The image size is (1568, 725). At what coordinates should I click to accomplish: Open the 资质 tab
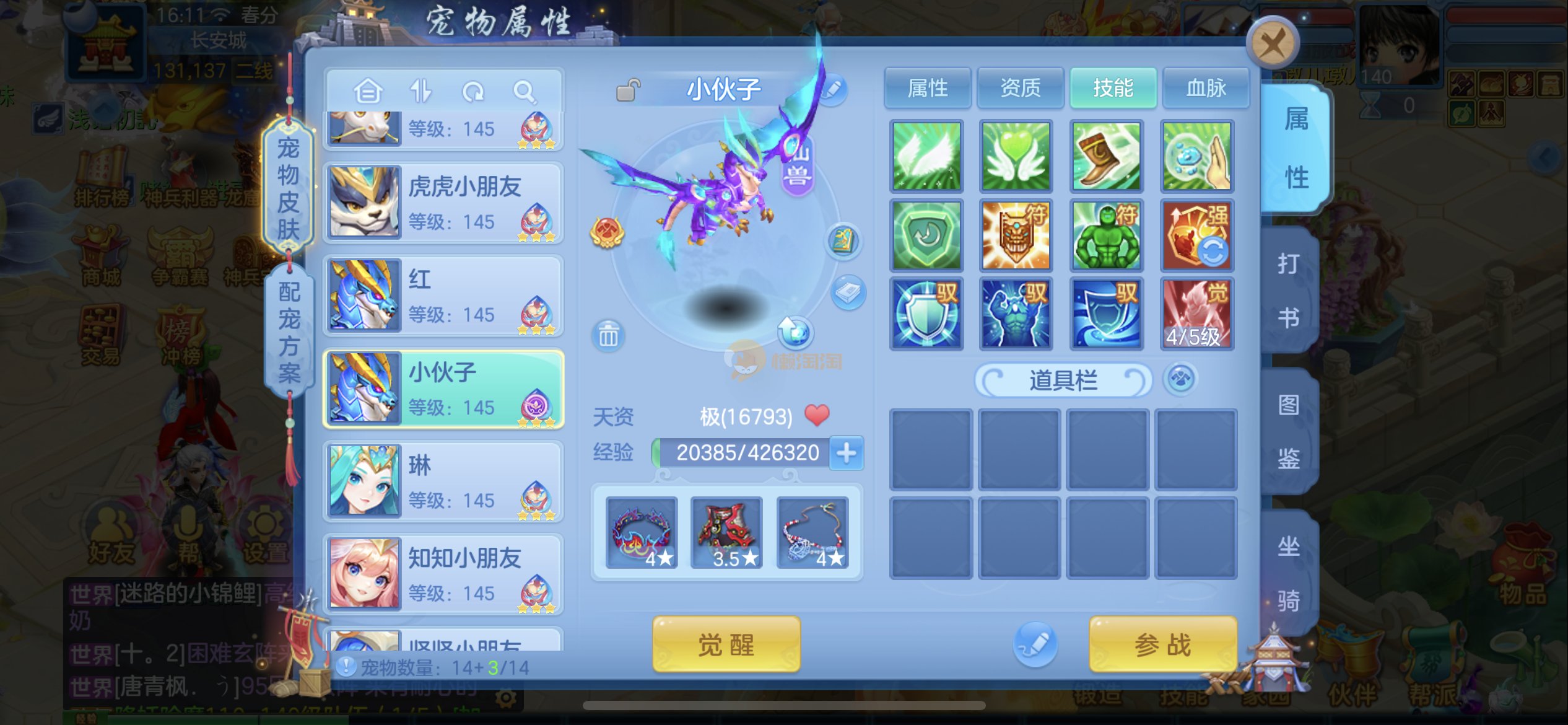click(x=1020, y=89)
